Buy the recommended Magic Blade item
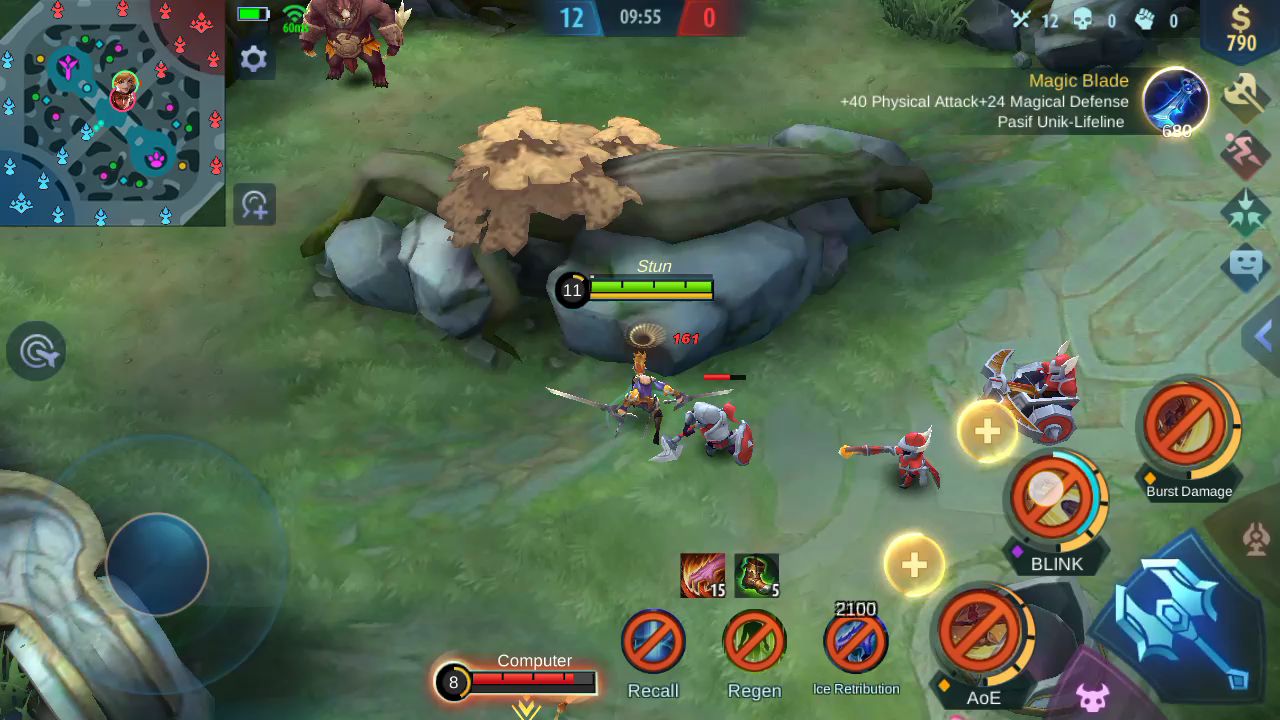 (1175, 101)
